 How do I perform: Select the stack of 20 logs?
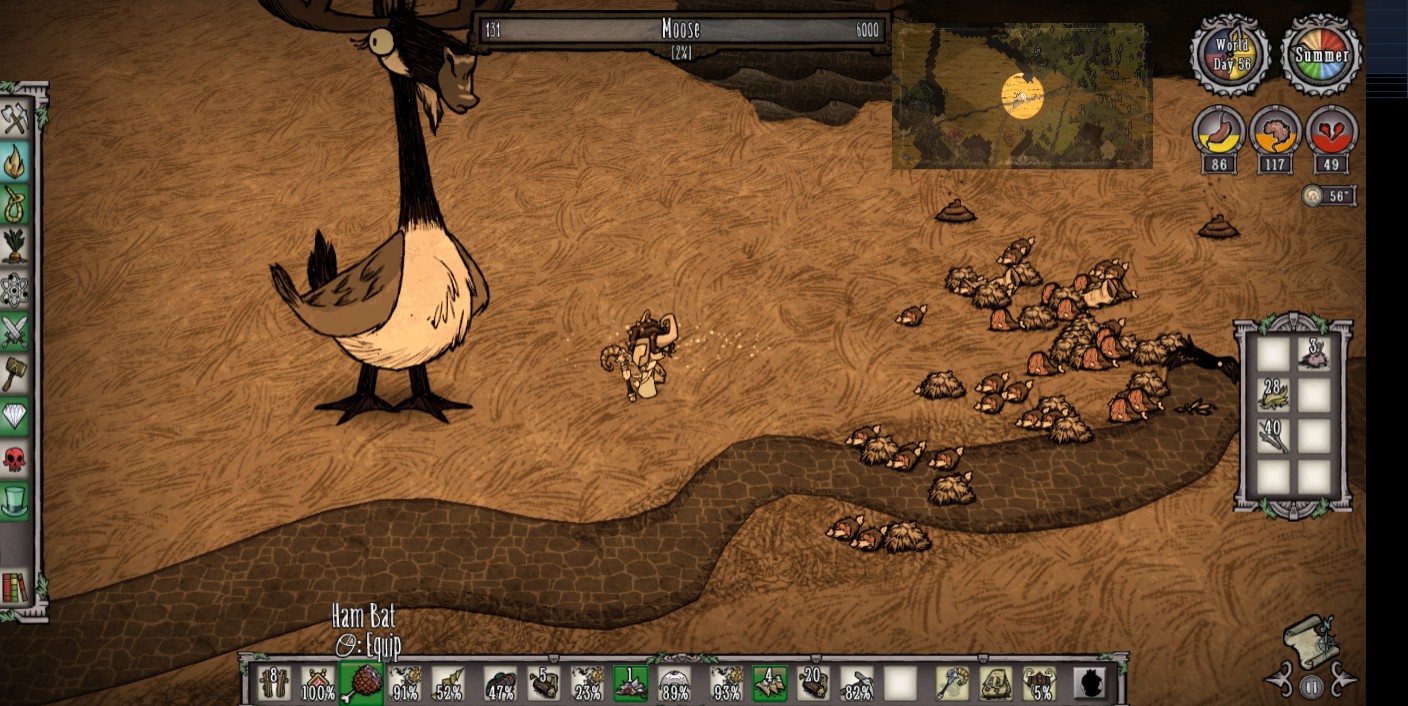[x=813, y=683]
